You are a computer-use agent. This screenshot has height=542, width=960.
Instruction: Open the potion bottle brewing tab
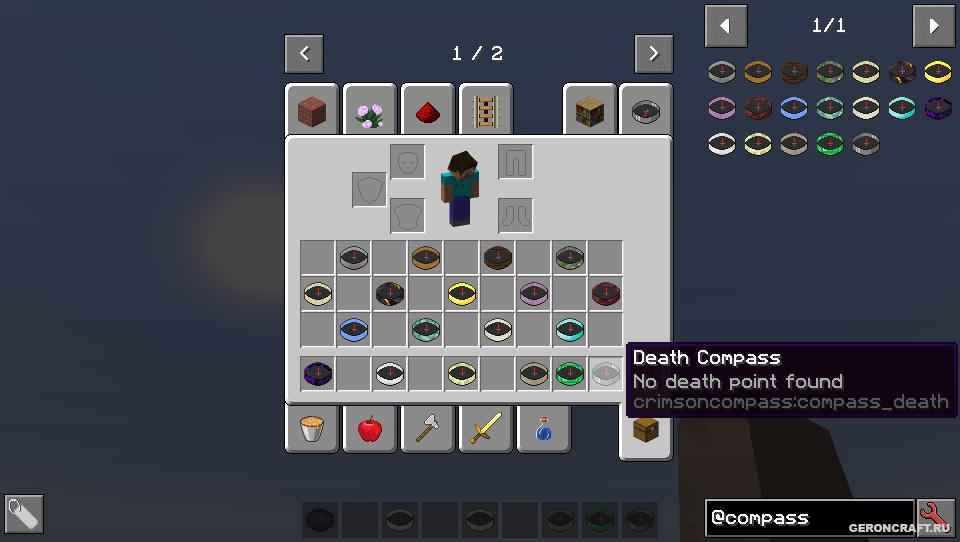coord(544,429)
